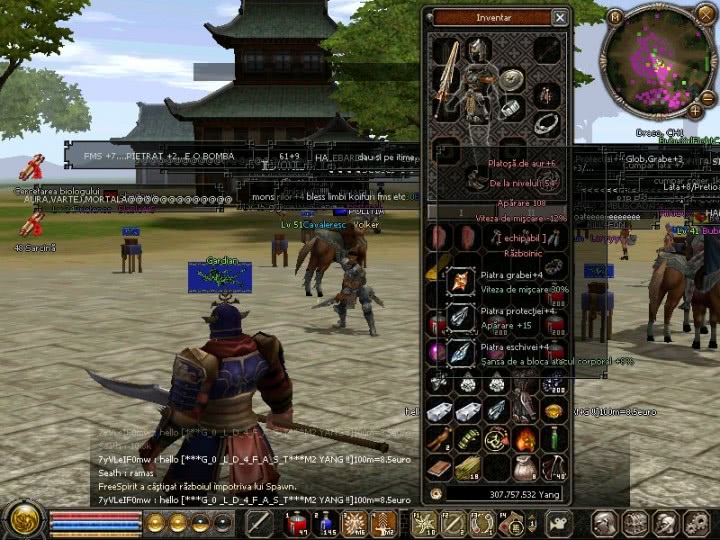The image size is (720, 540).
Task: Select the gold ore item in inventory
Action: [x=553, y=411]
